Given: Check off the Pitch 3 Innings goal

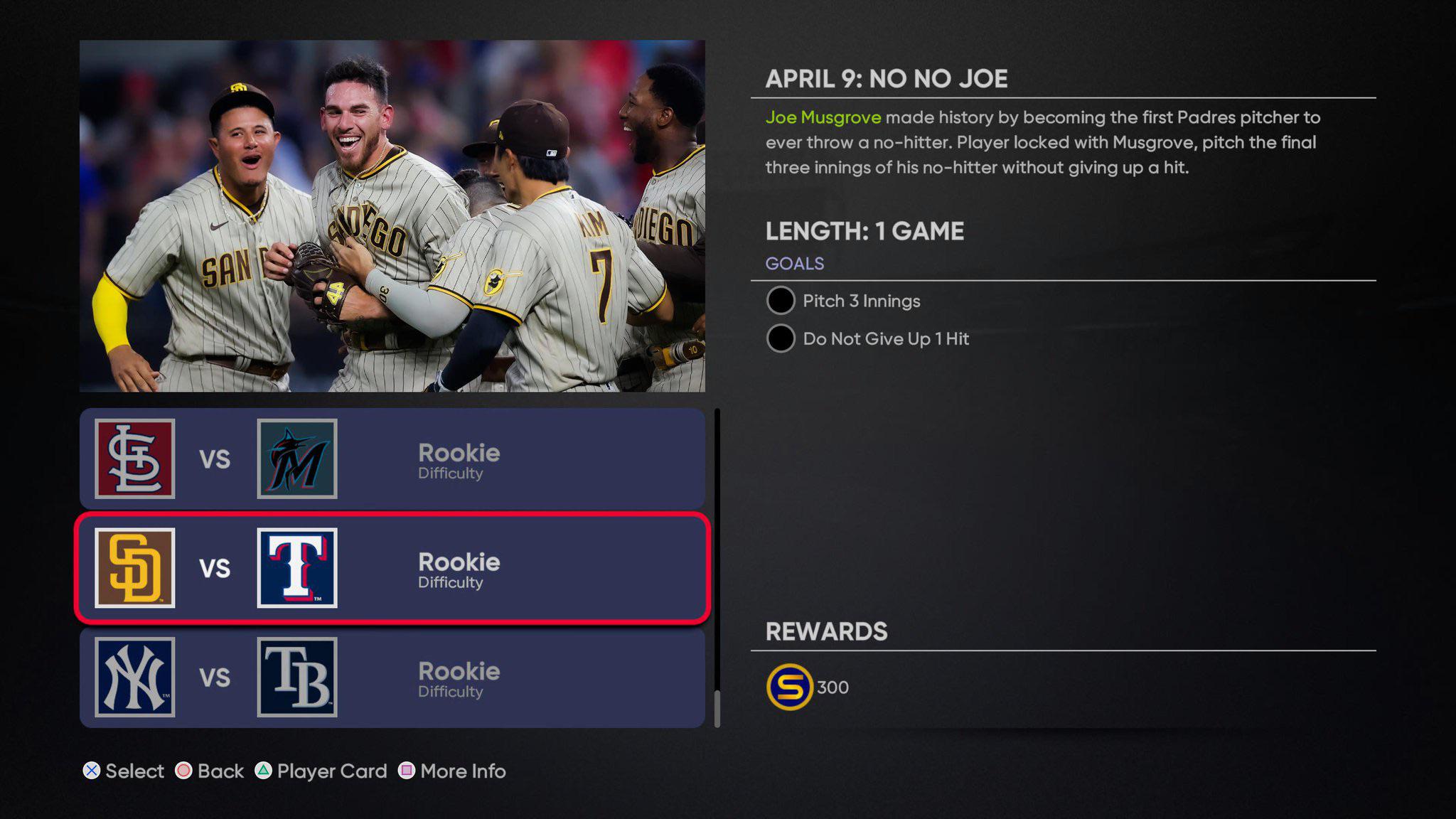Looking at the screenshot, I should tap(780, 301).
